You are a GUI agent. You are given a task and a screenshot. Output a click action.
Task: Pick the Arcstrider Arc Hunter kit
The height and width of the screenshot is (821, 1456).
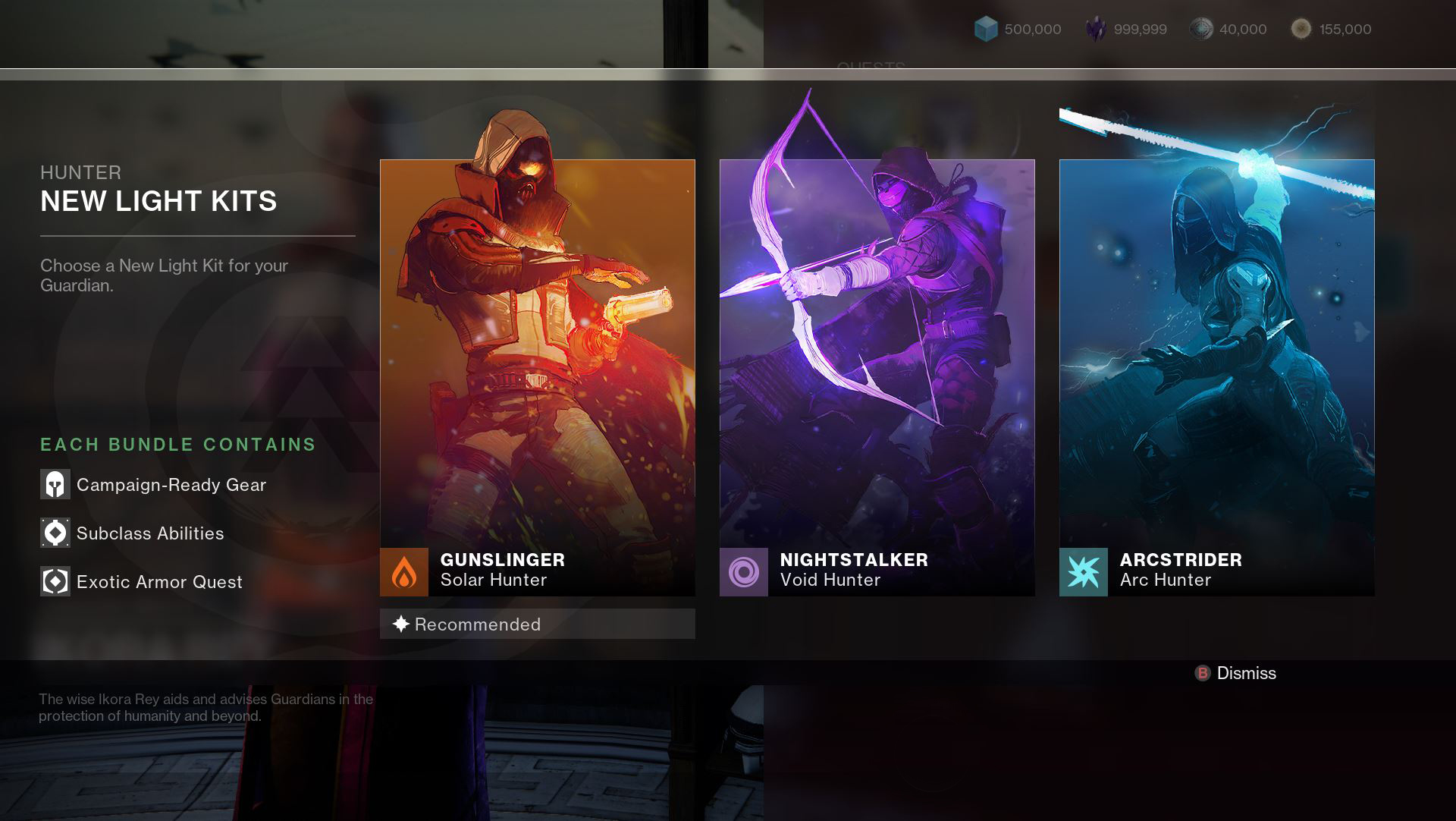click(x=1216, y=357)
